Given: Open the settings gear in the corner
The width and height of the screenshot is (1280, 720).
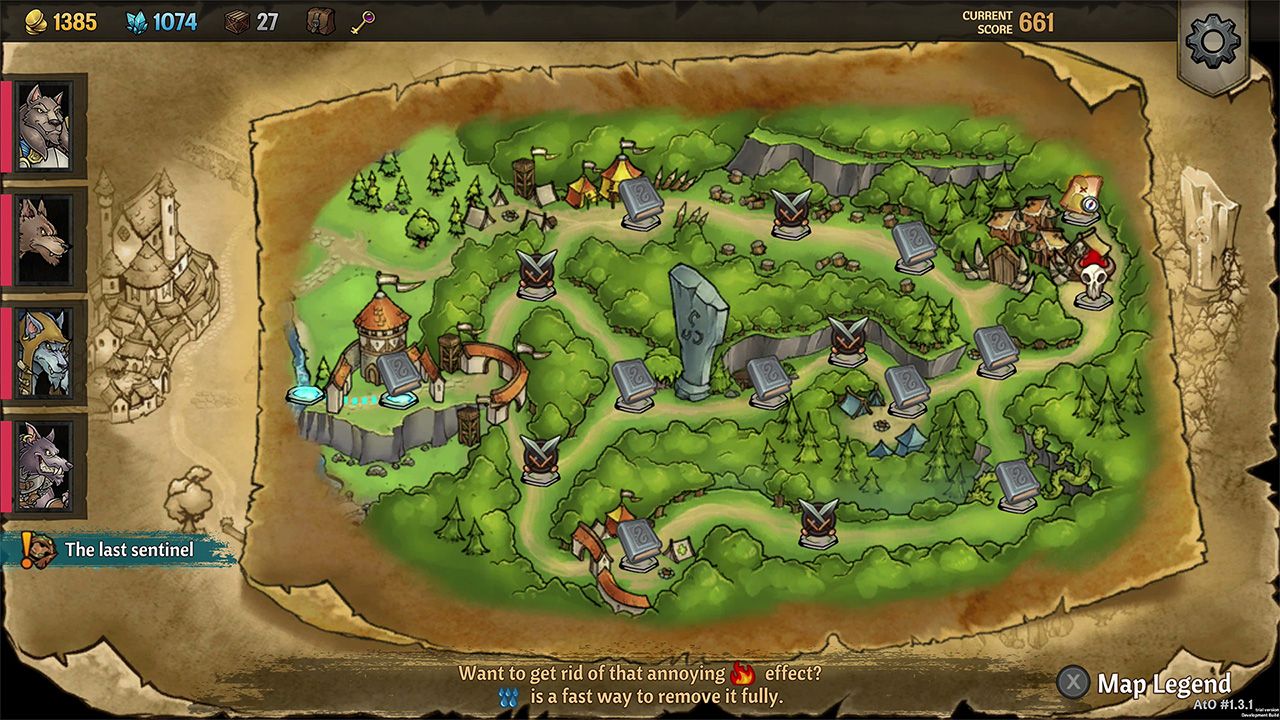Looking at the screenshot, I should pos(1213,42).
